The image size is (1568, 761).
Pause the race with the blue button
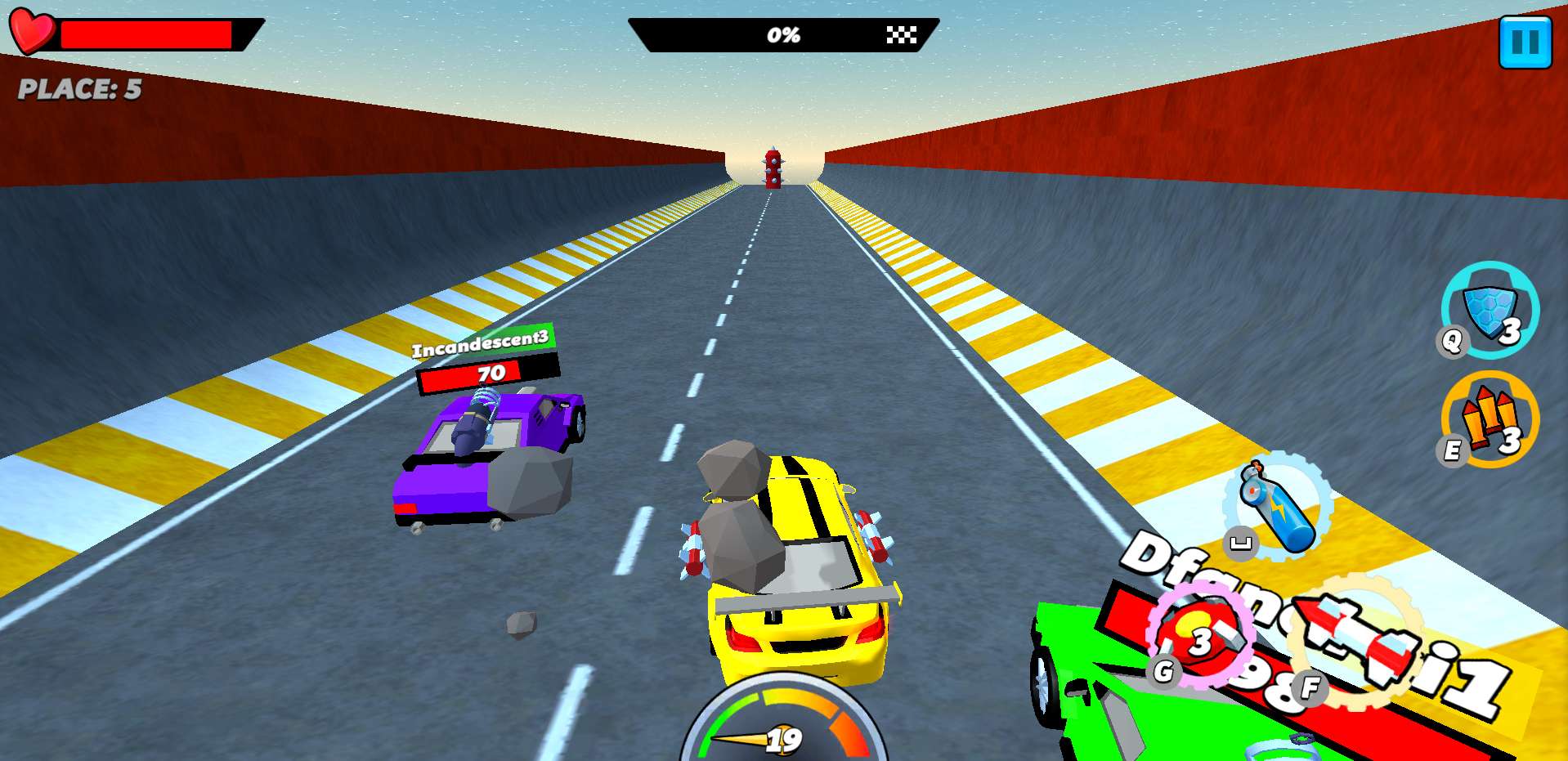coord(1525,42)
